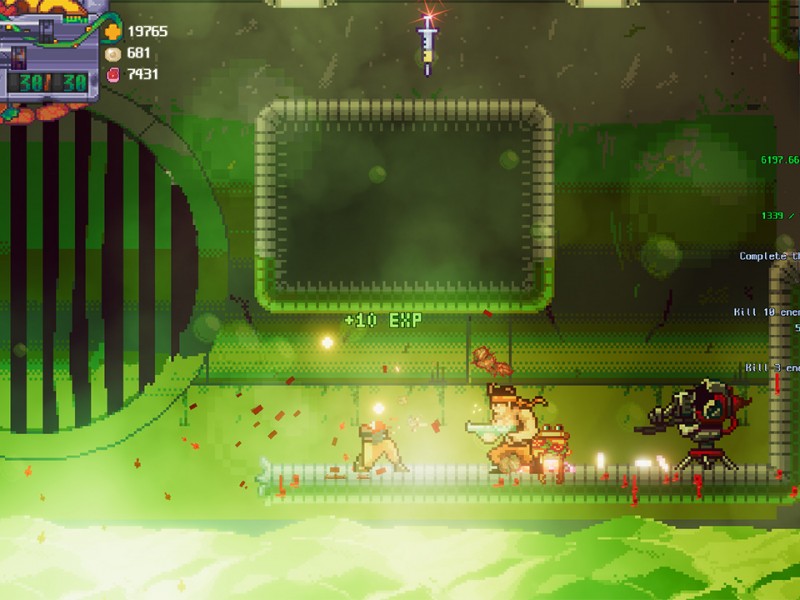The width and height of the screenshot is (800, 600).
Task: Select the 'Kill 3 enemies' objective entry
Action: click(772, 368)
